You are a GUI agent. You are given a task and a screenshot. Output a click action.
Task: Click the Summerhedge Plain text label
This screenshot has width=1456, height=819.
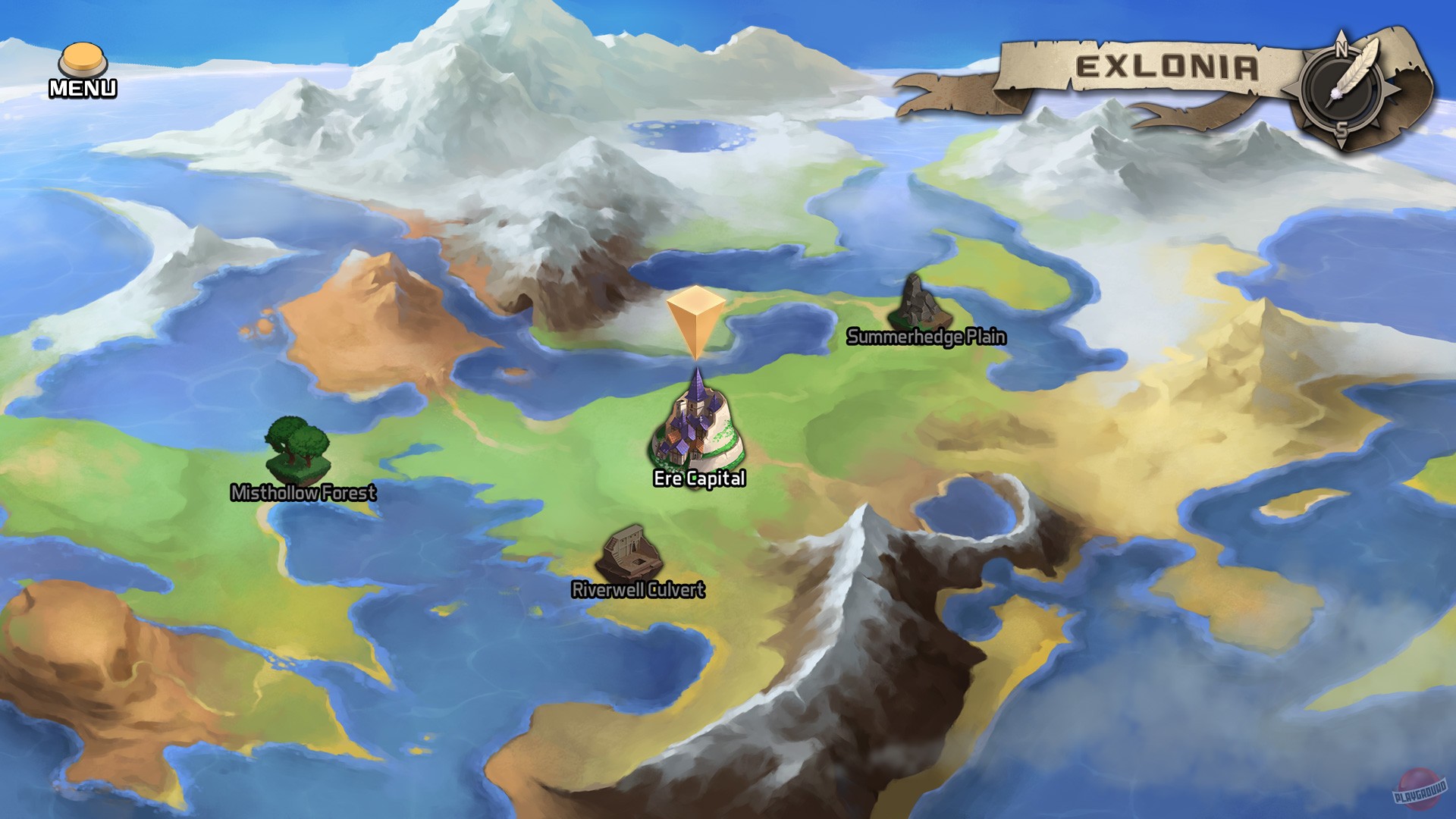point(927,337)
